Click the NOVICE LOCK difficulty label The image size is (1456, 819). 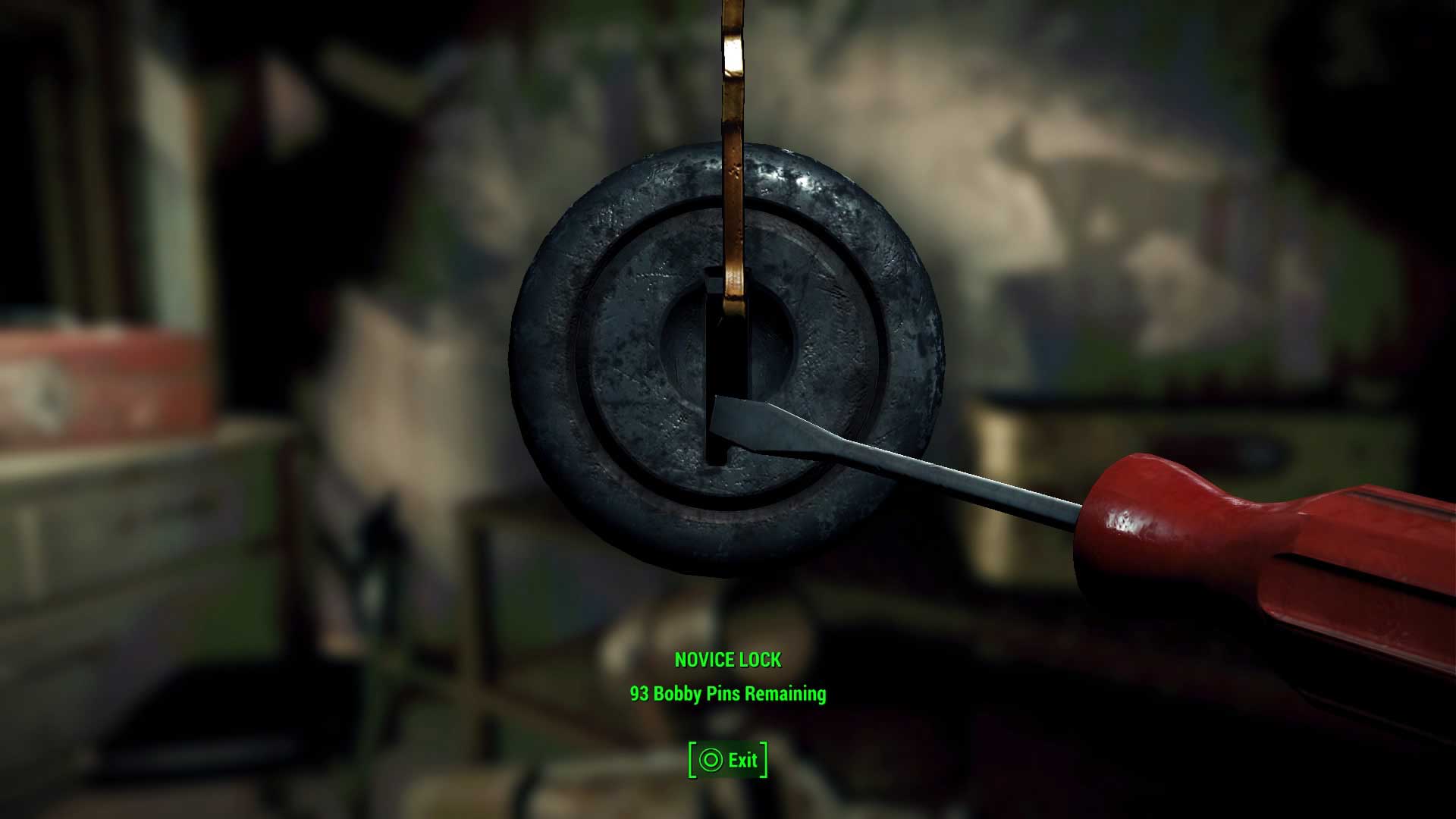click(730, 660)
